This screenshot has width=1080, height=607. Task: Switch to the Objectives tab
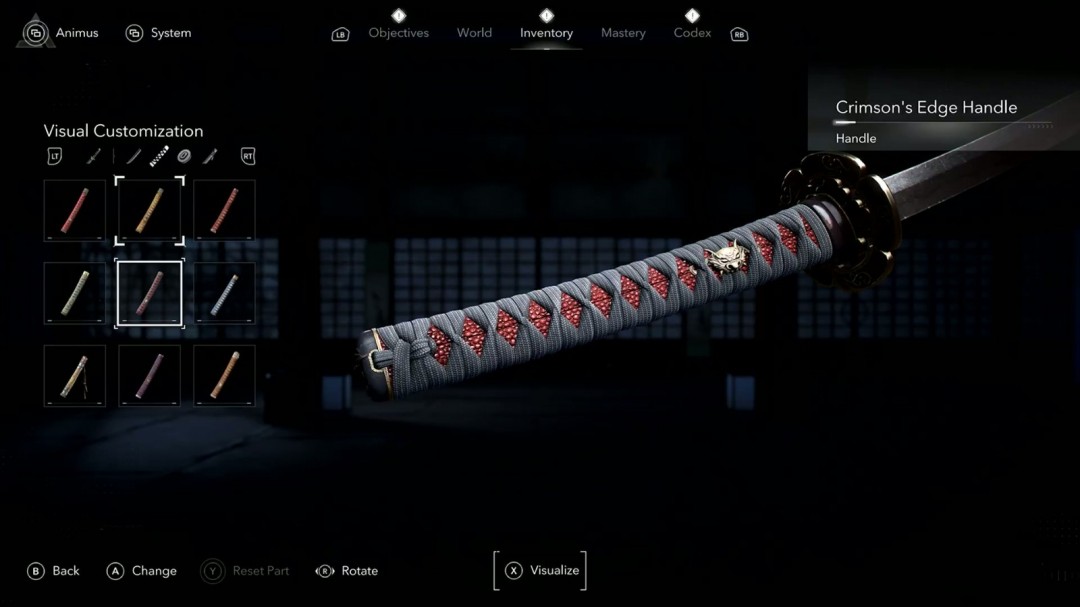pos(398,33)
